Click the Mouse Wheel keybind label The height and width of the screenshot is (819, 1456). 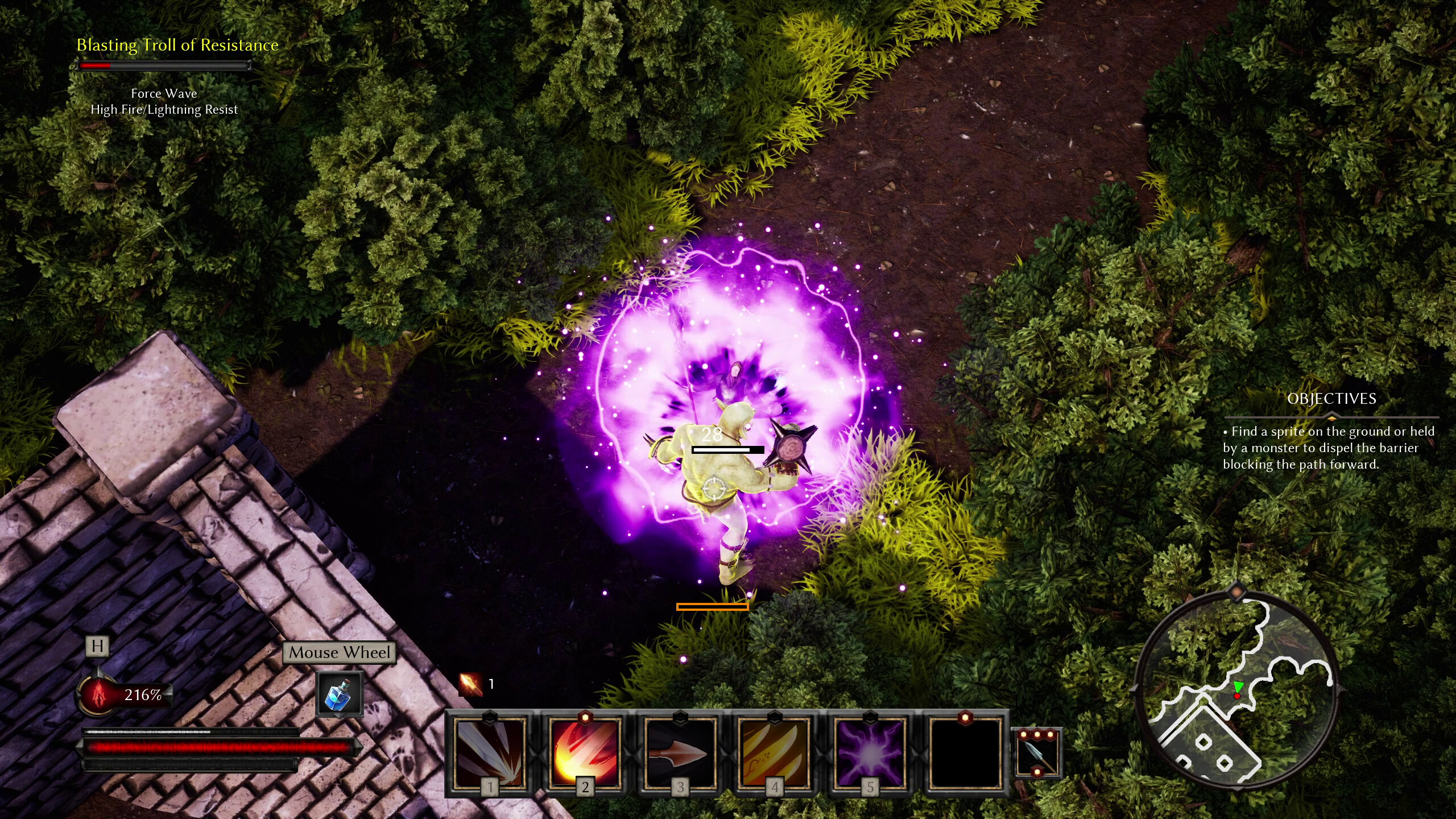340,652
